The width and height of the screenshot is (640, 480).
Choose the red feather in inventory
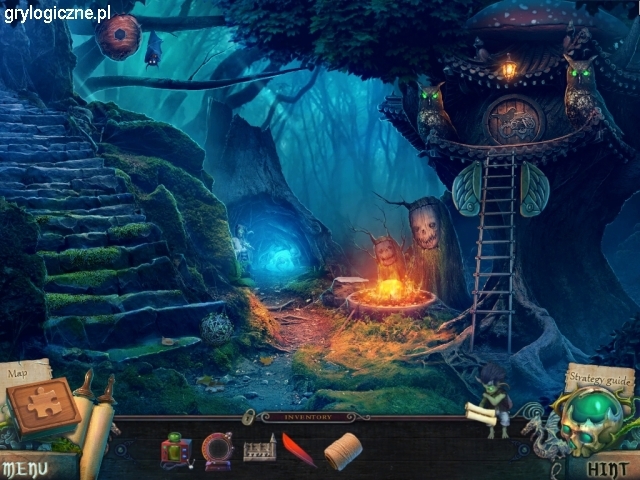[x=298, y=450]
